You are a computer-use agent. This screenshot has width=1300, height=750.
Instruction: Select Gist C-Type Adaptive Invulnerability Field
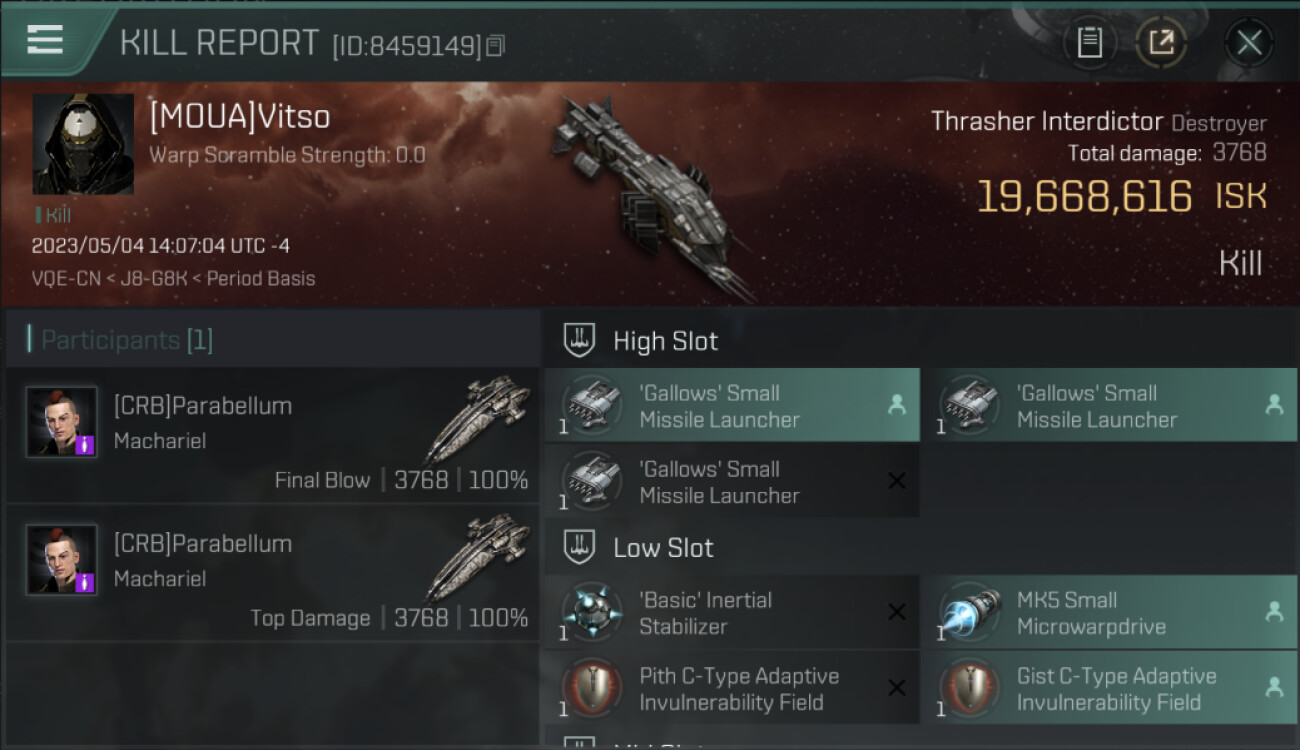pos(1108,689)
